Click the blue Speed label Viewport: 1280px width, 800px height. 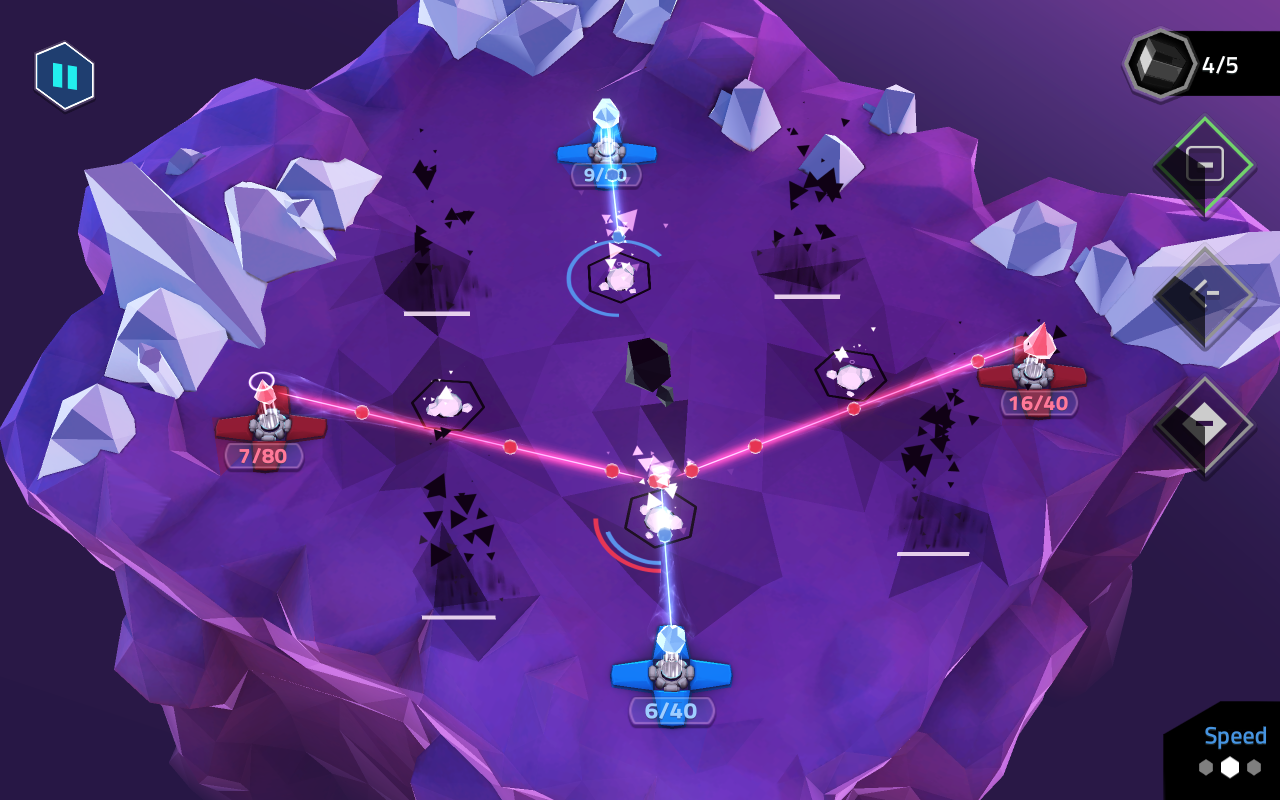pos(1234,737)
